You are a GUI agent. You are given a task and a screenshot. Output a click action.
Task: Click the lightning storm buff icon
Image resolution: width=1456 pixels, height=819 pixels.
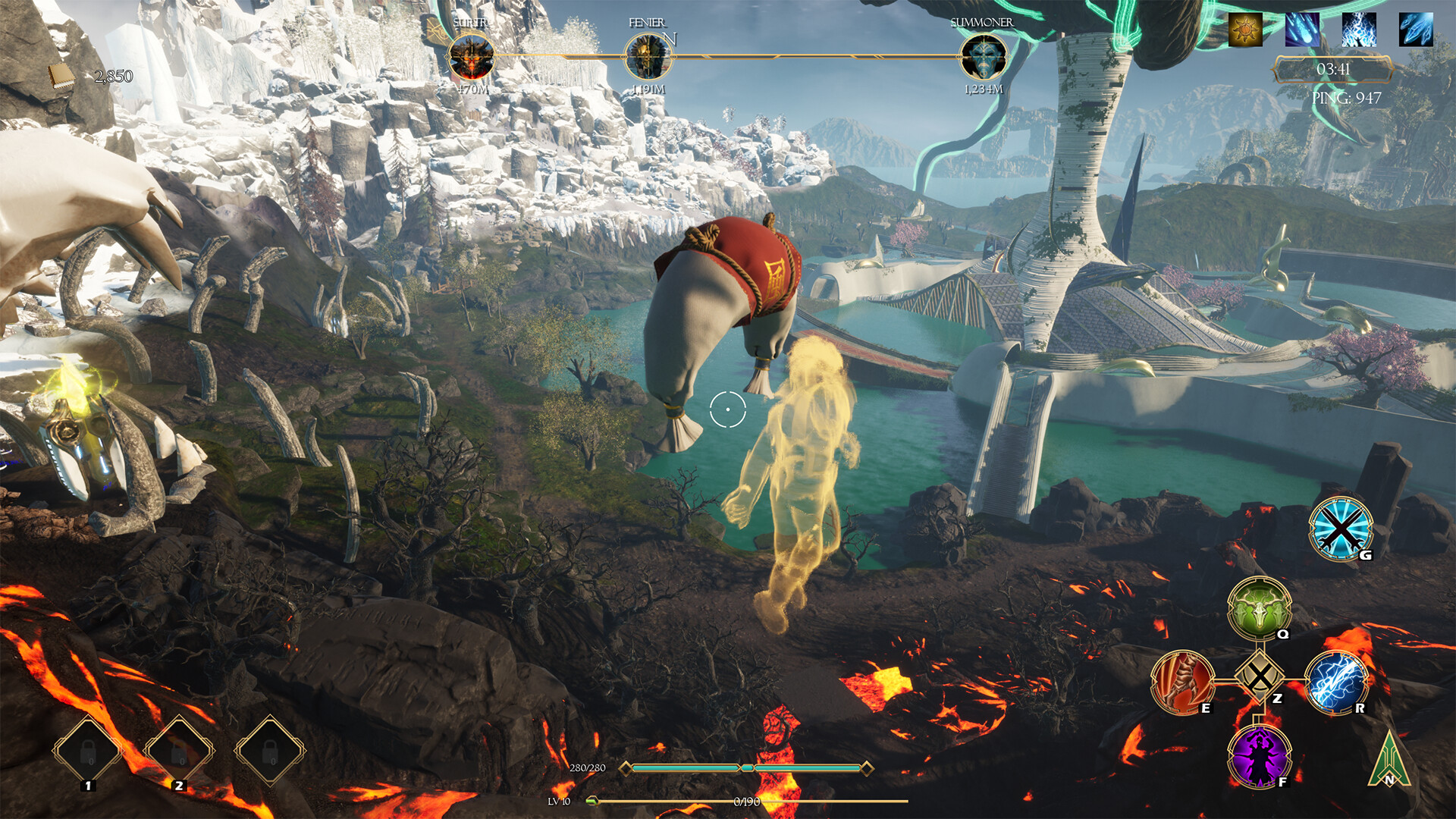click(1359, 30)
